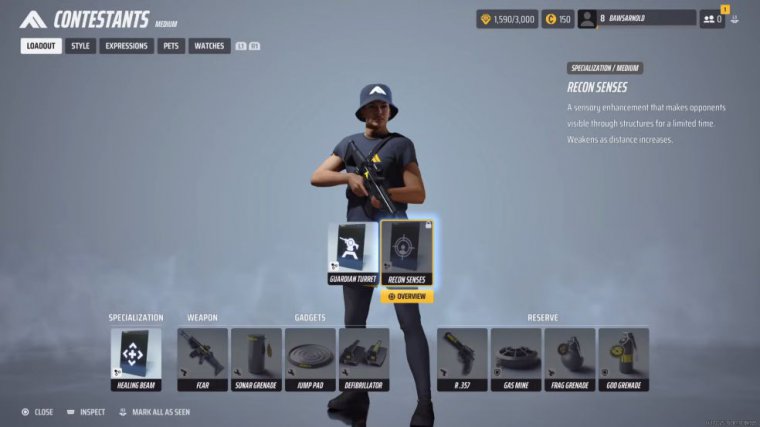Image resolution: width=760 pixels, height=427 pixels.
Task: Select the Recon Senses specialization card
Action: pos(407,253)
